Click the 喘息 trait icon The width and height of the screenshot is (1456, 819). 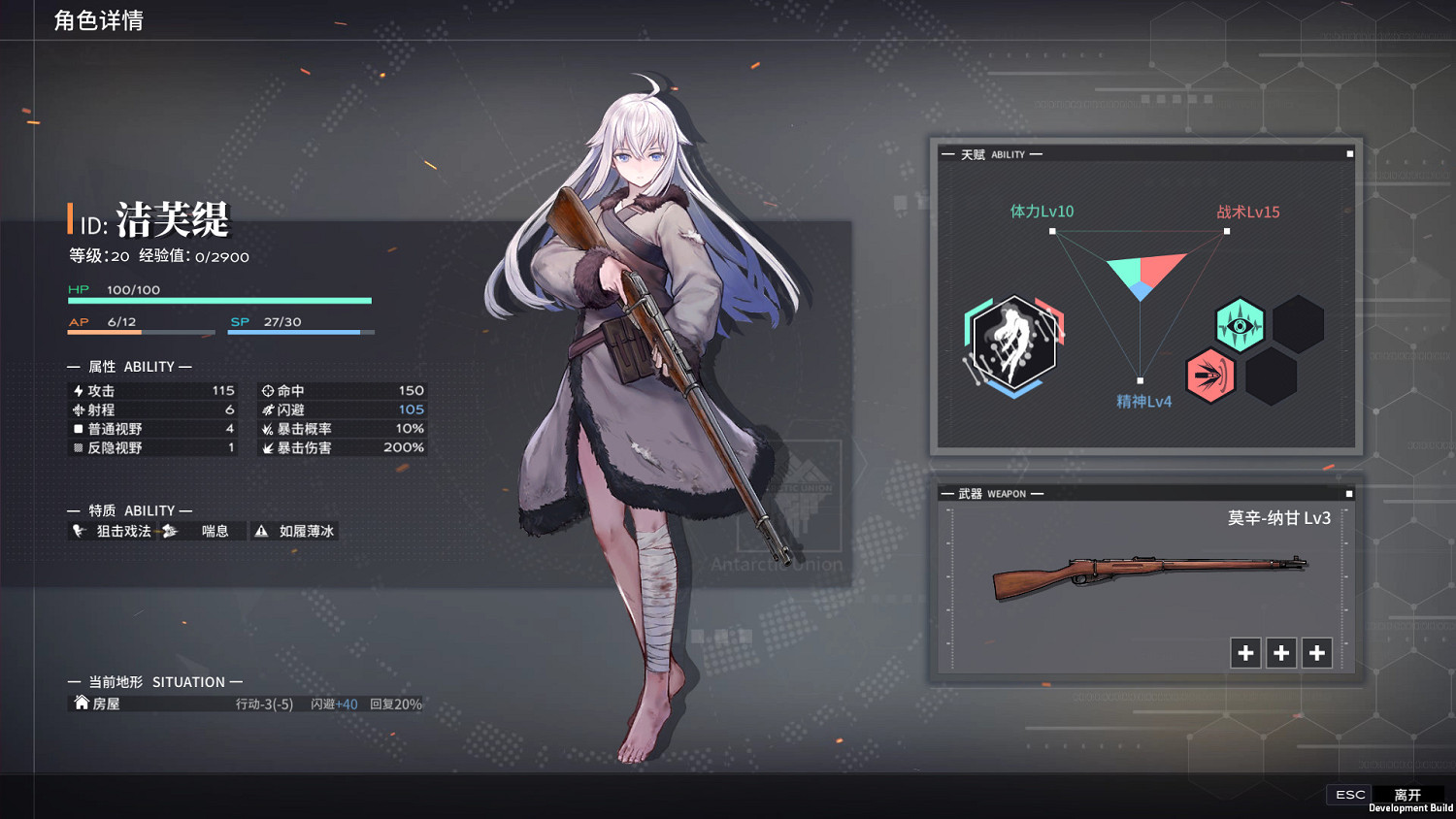click(x=168, y=531)
